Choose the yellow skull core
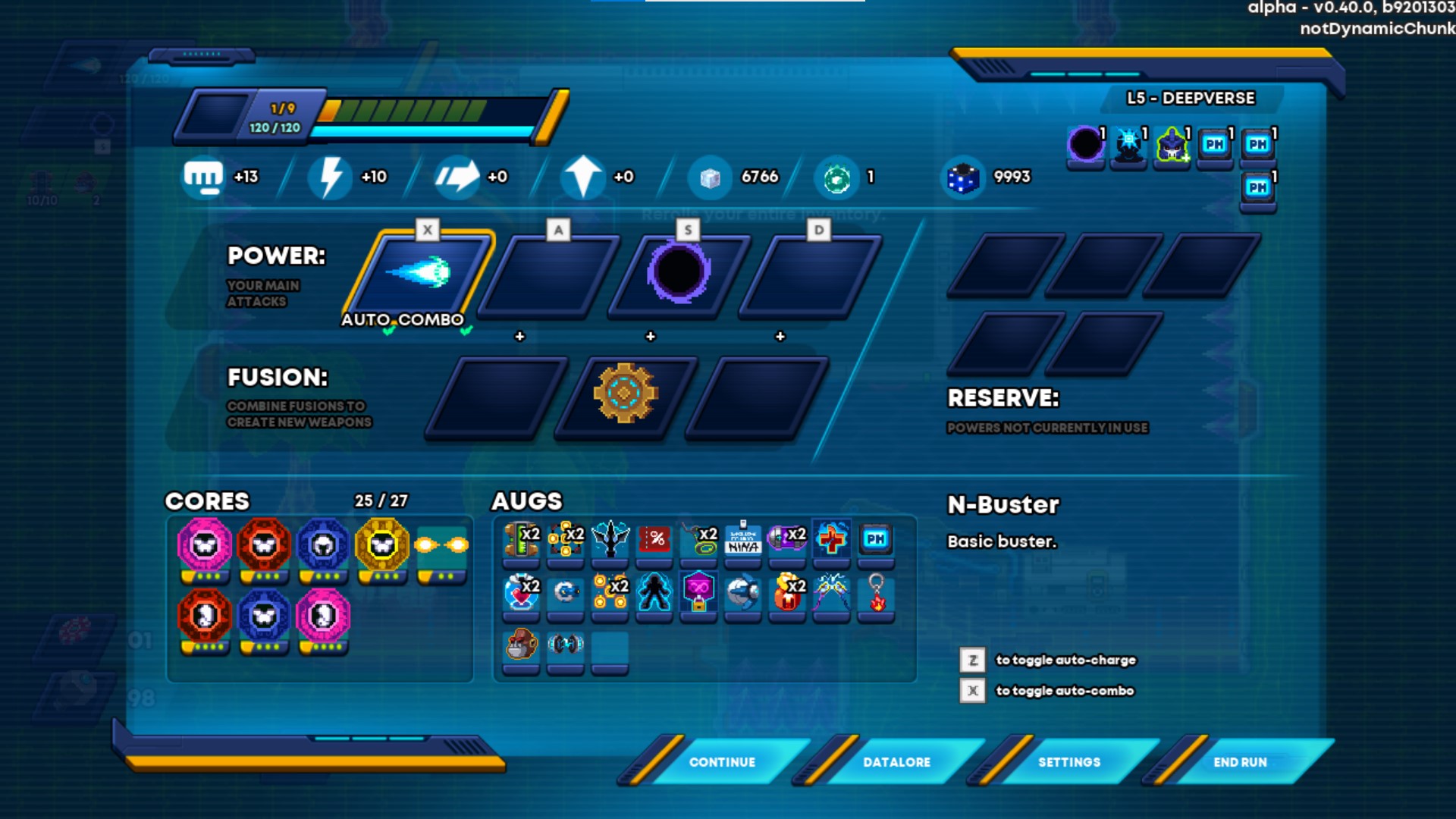This screenshot has height=819, width=1456. click(x=382, y=545)
